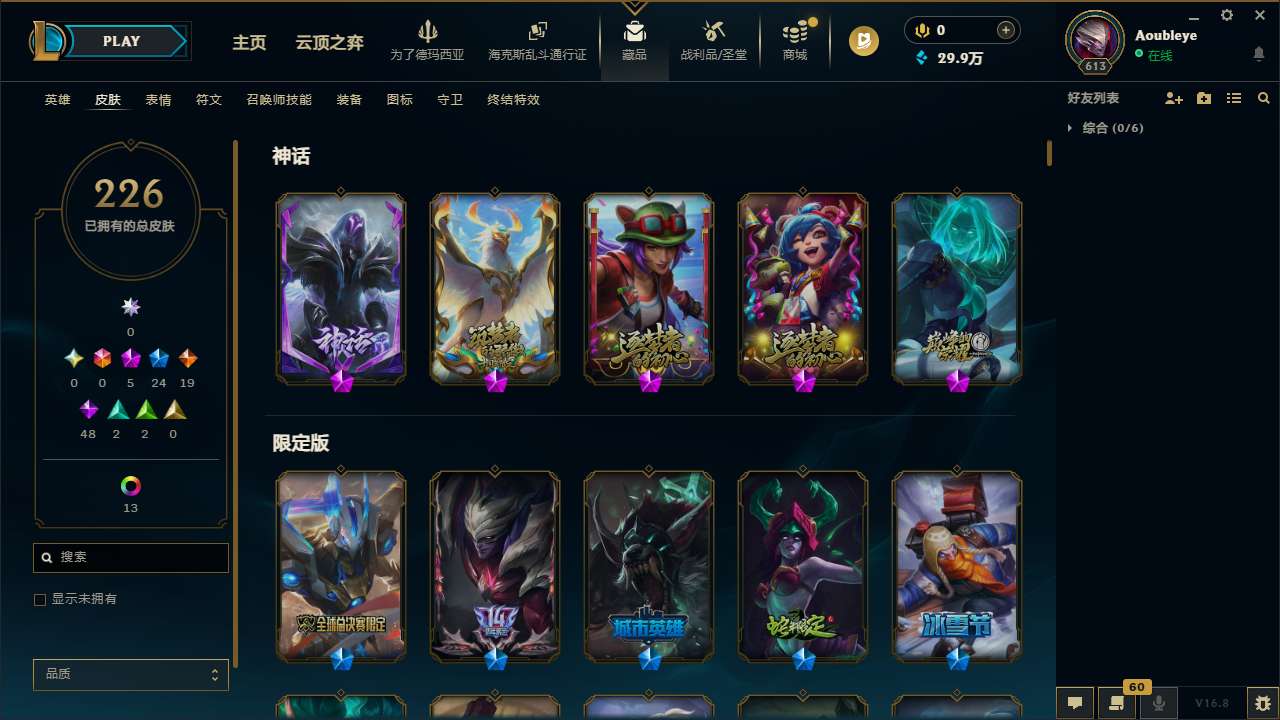Click the add friend icon
Screen dimensions: 1280x720
coord(1172,98)
